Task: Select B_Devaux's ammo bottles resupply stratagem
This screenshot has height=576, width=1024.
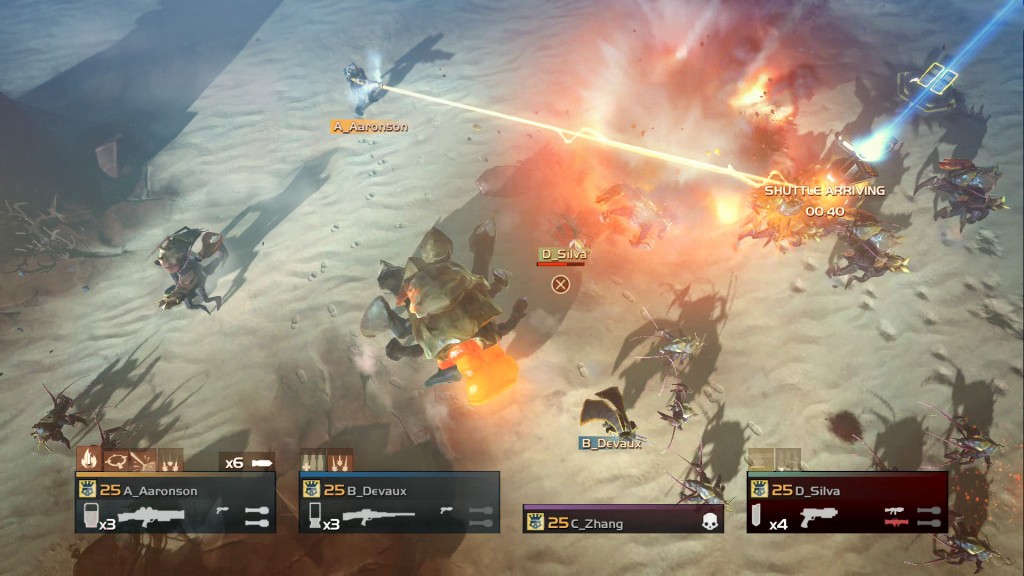Action: pos(313,459)
